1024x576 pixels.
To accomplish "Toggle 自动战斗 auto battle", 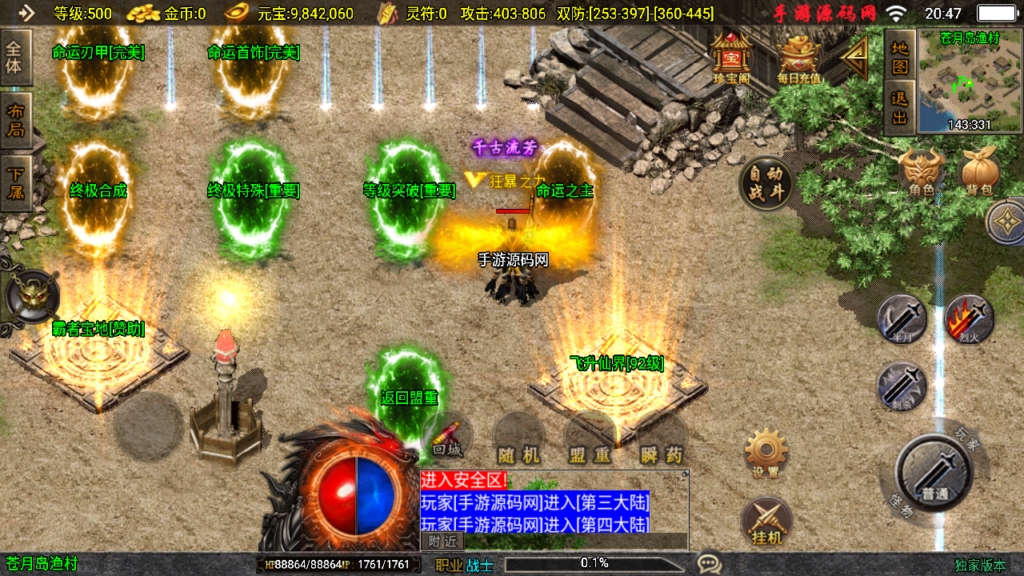I will pyautogui.click(x=767, y=183).
